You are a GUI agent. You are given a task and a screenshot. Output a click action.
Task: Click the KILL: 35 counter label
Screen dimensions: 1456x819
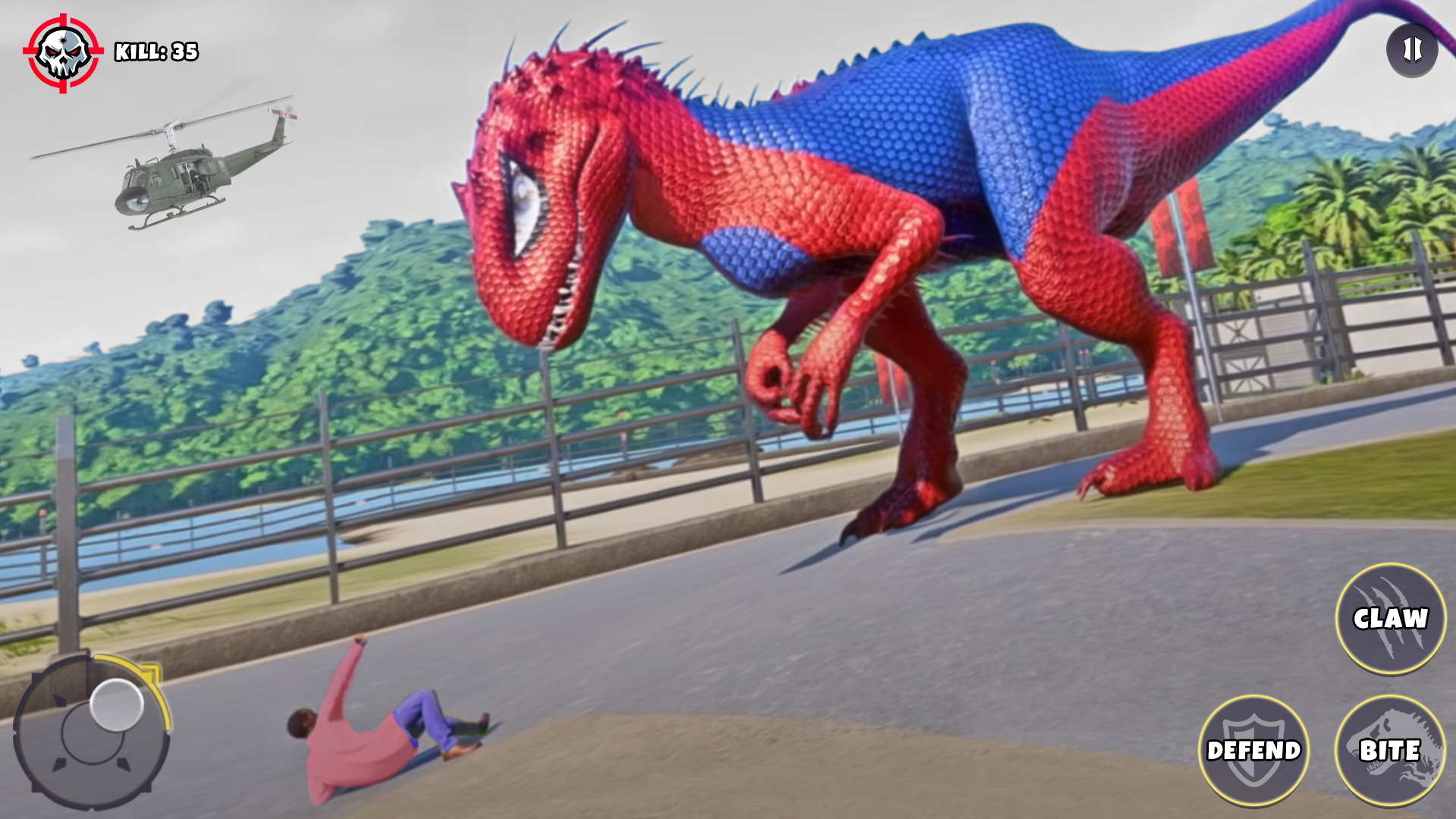pos(155,52)
